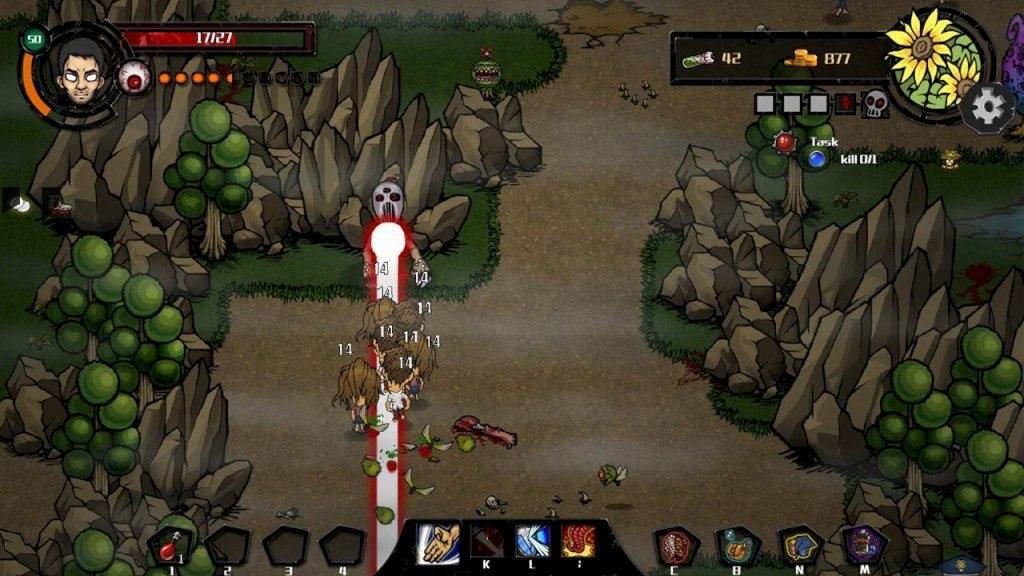Trigger the blue wing skill L
Image resolution: width=1024 pixels, height=576 pixels.
click(531, 541)
